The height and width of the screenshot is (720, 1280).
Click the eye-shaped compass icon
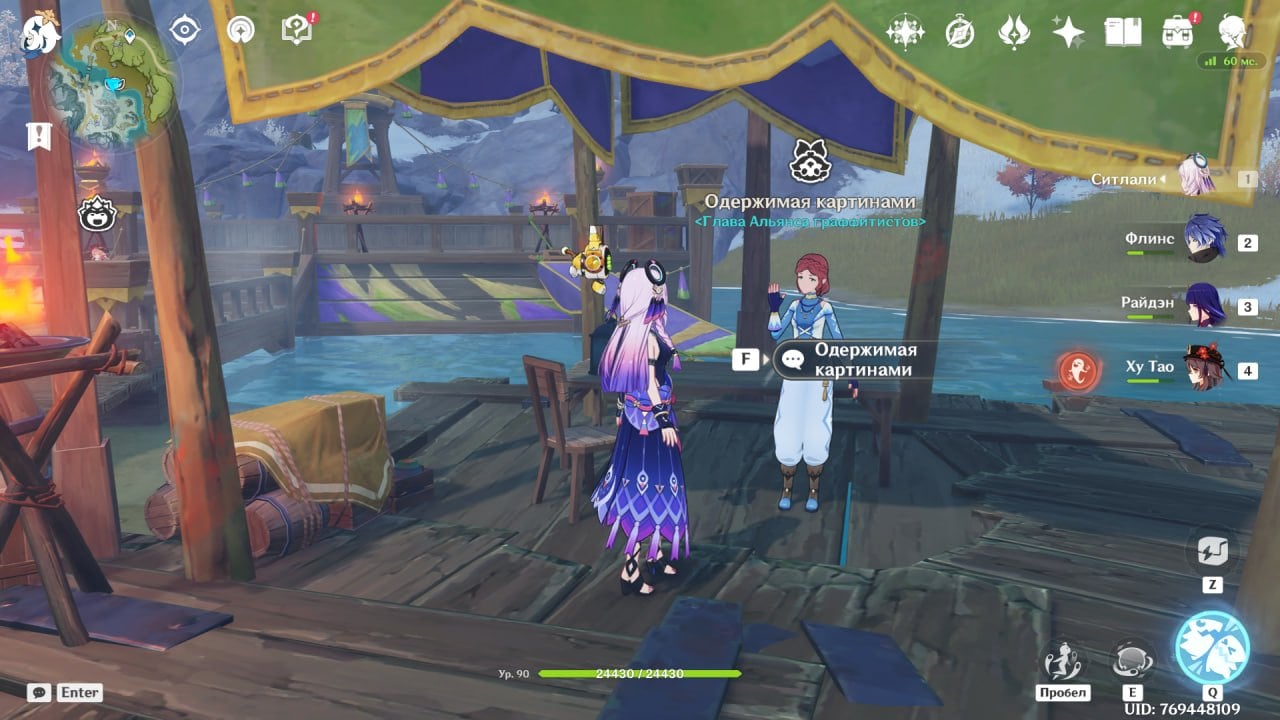click(x=185, y=30)
